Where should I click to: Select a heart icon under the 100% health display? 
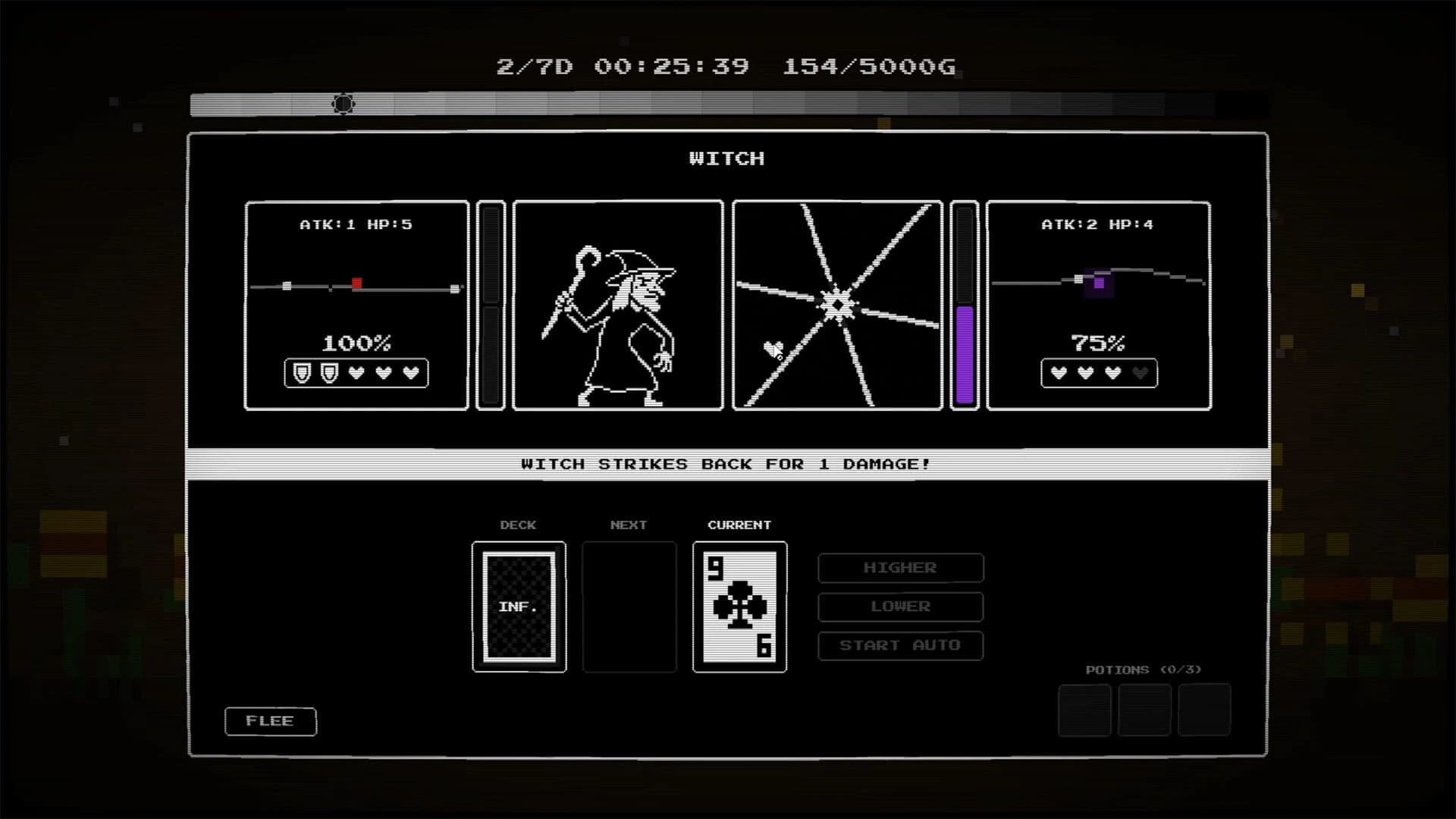pyautogui.click(x=355, y=373)
